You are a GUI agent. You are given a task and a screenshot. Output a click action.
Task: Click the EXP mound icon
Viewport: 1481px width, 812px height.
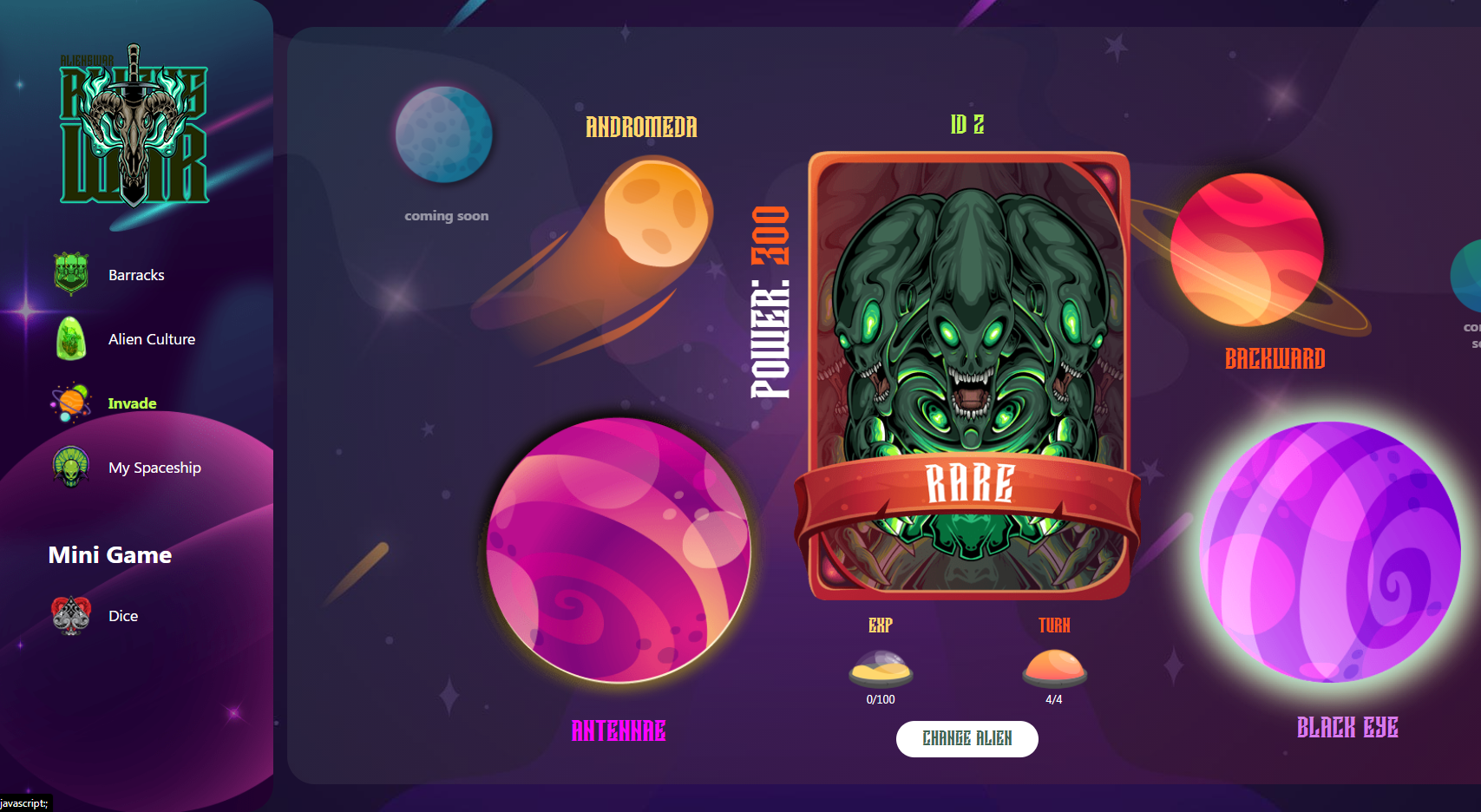point(880,668)
